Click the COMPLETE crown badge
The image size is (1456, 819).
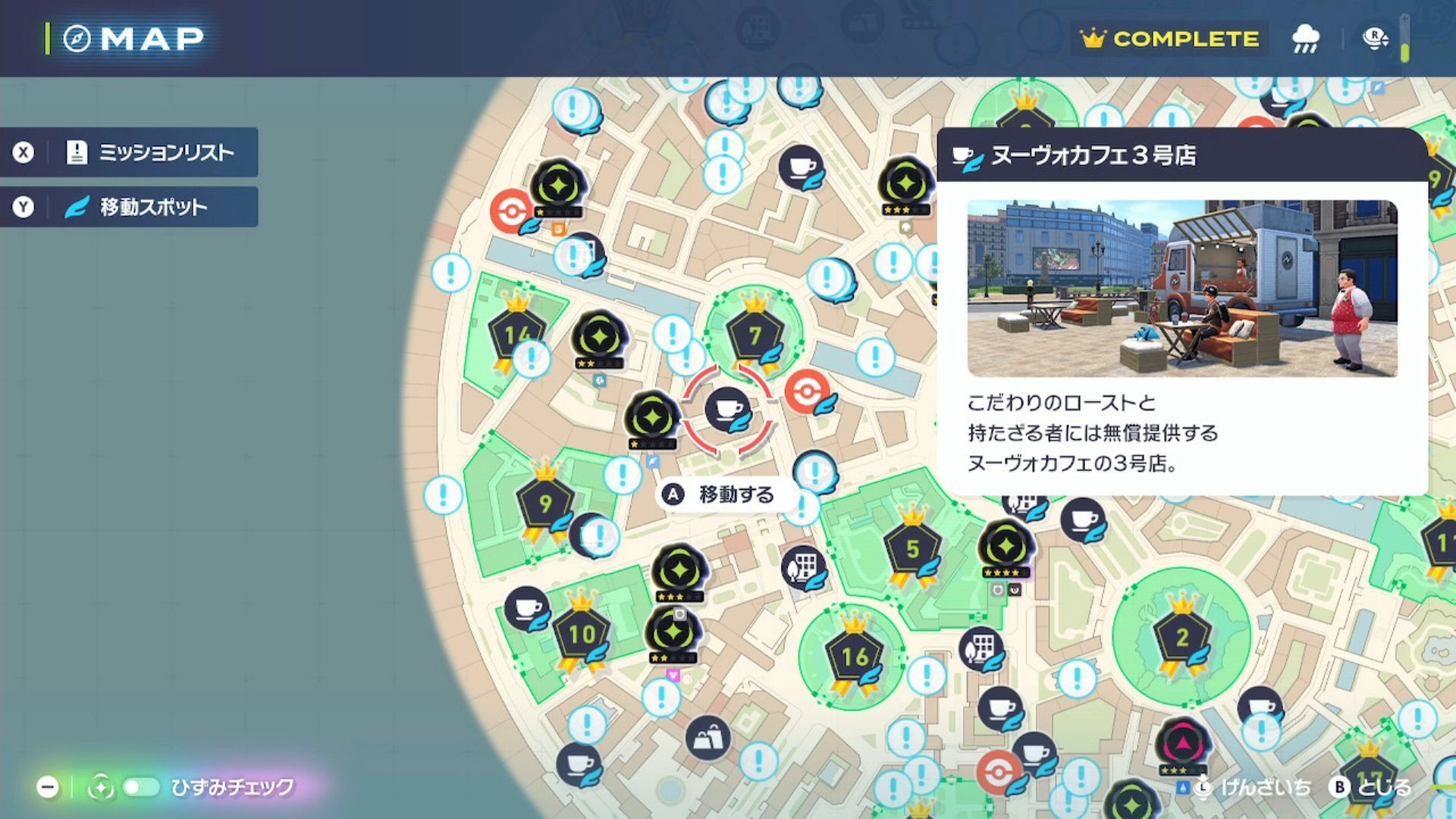point(1169,39)
